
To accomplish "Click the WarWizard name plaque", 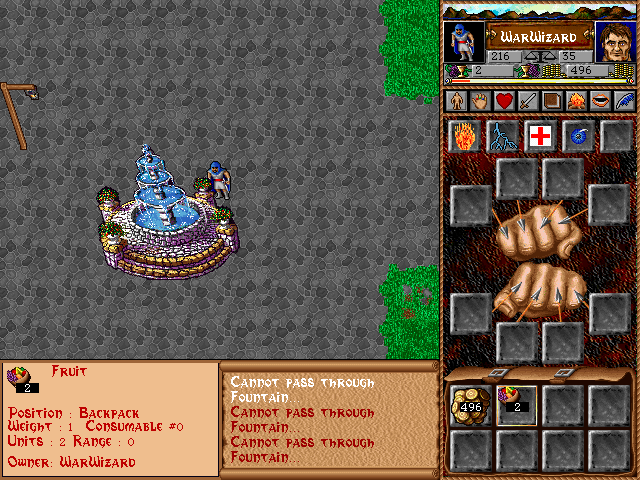I will [539, 37].
